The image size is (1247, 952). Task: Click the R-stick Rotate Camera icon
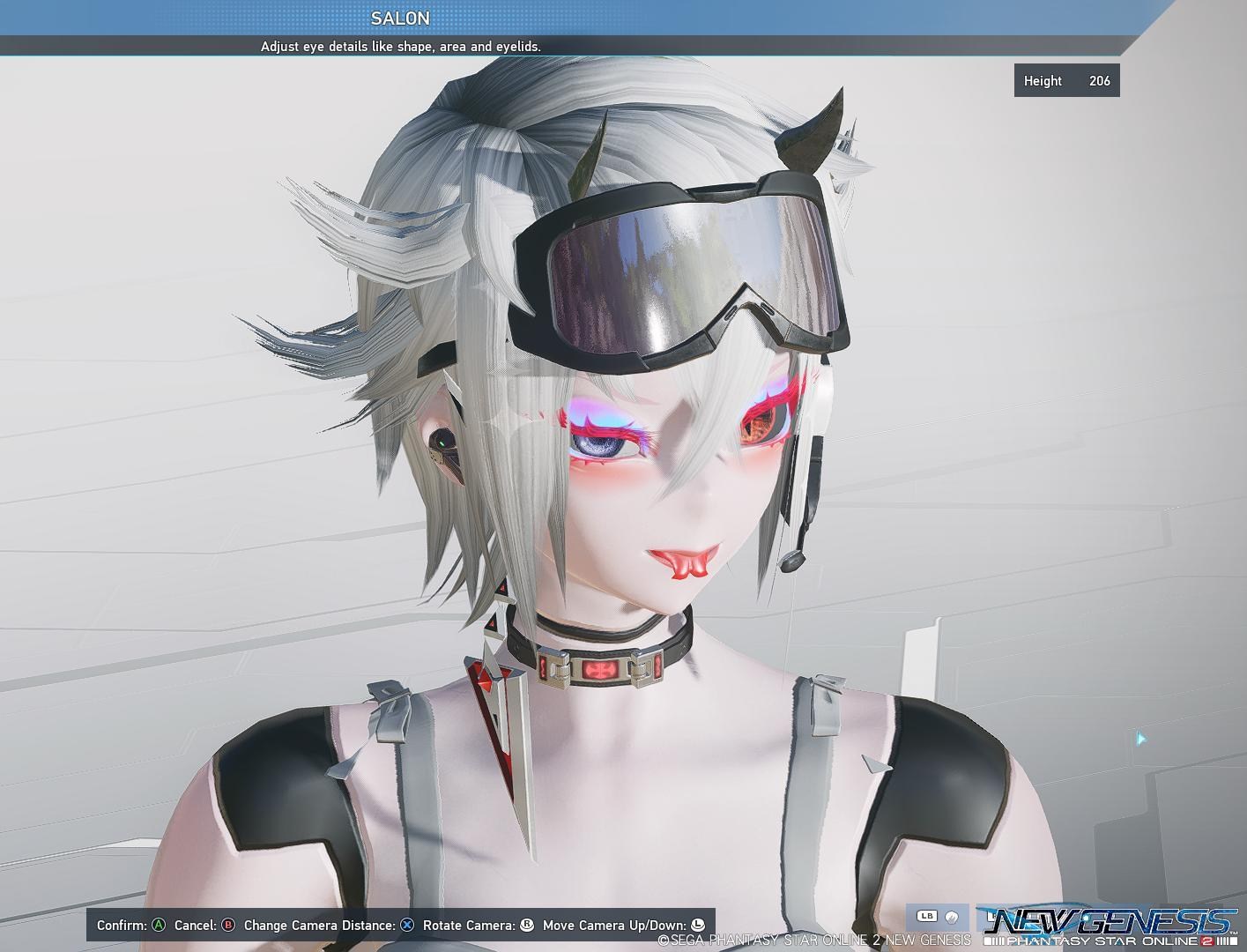pyautogui.click(x=525, y=926)
